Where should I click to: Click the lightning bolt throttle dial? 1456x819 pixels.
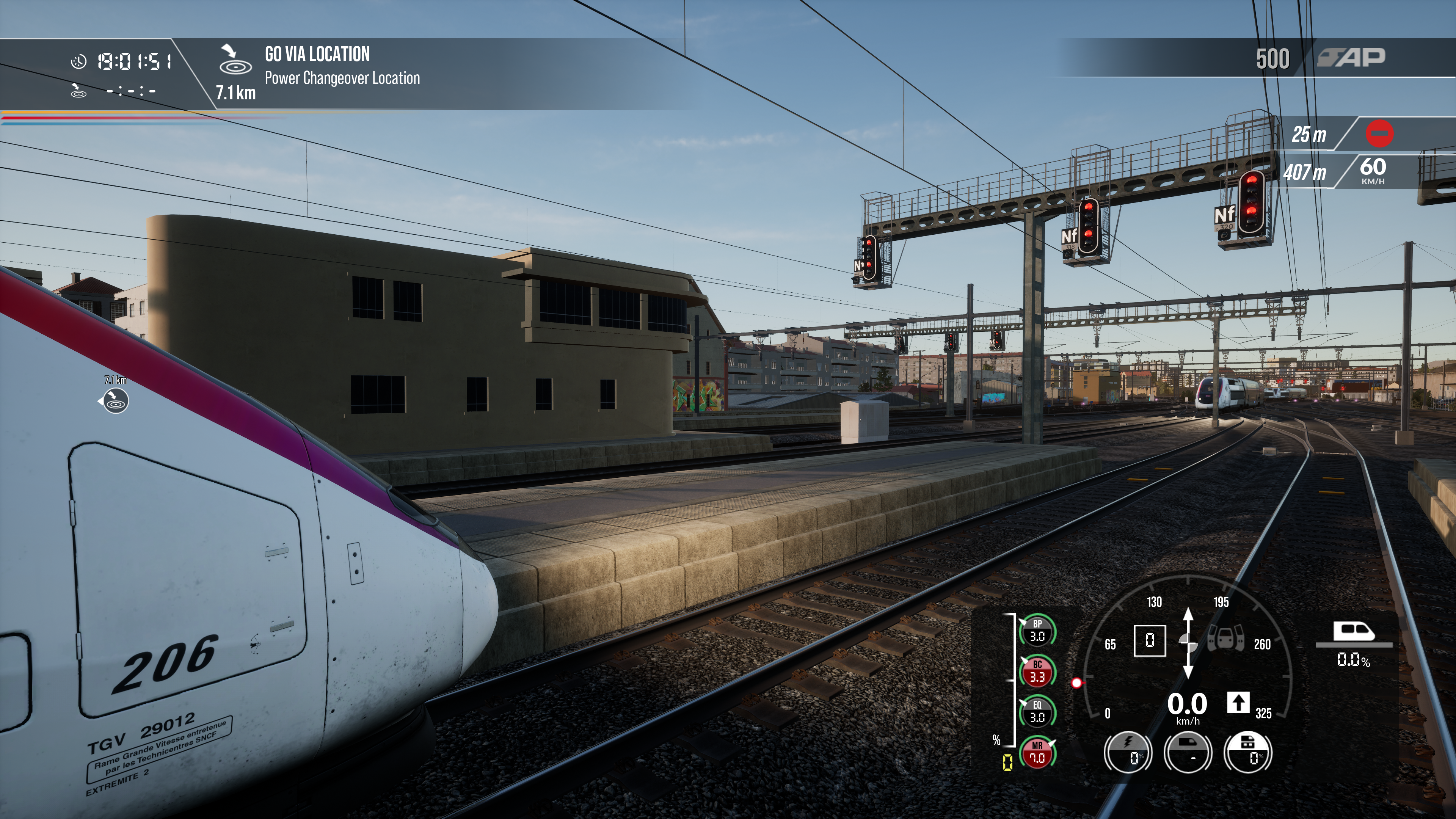click(1128, 752)
